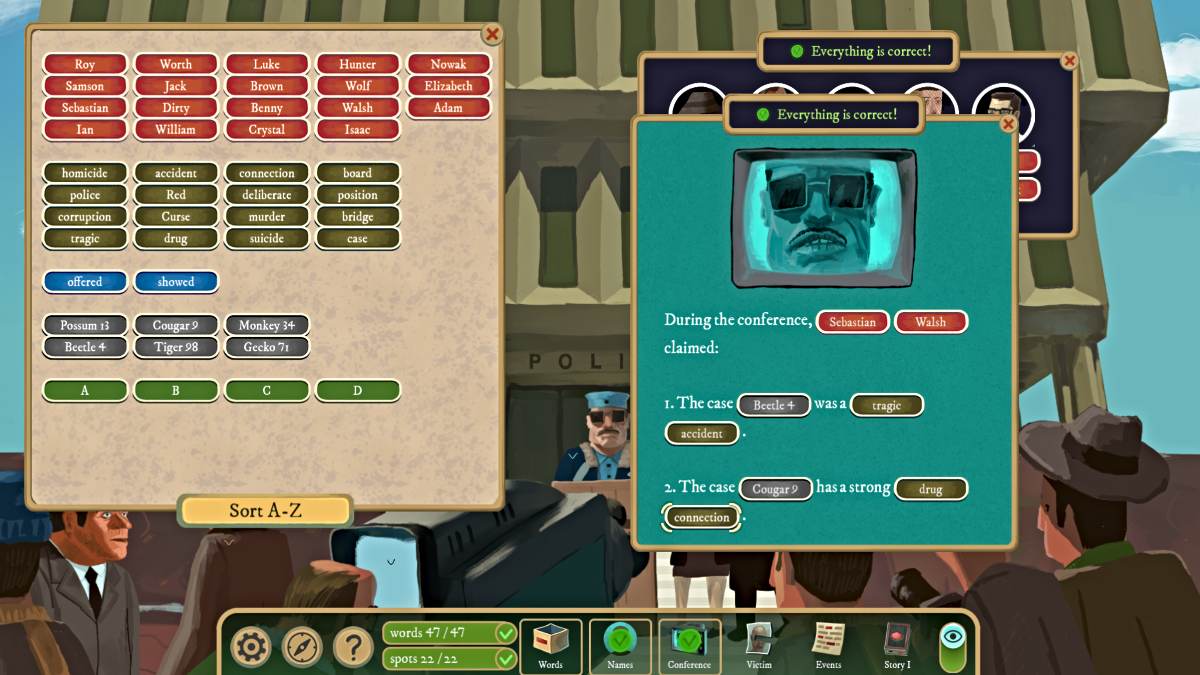Viewport: 1200px width, 675px height.
Task: Close the word bank panel
Action: point(492,34)
